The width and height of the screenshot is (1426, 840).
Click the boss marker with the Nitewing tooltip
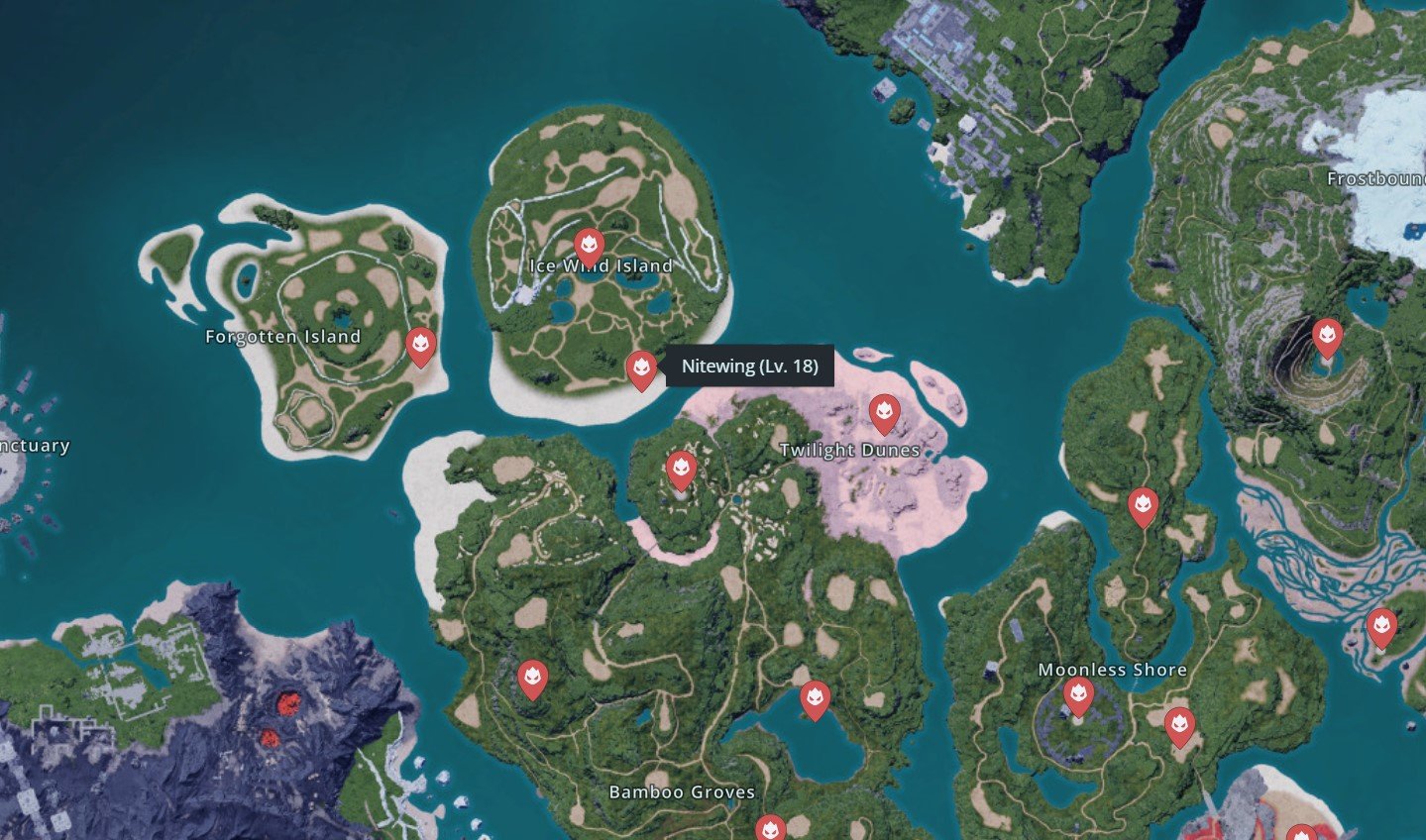pos(641,369)
